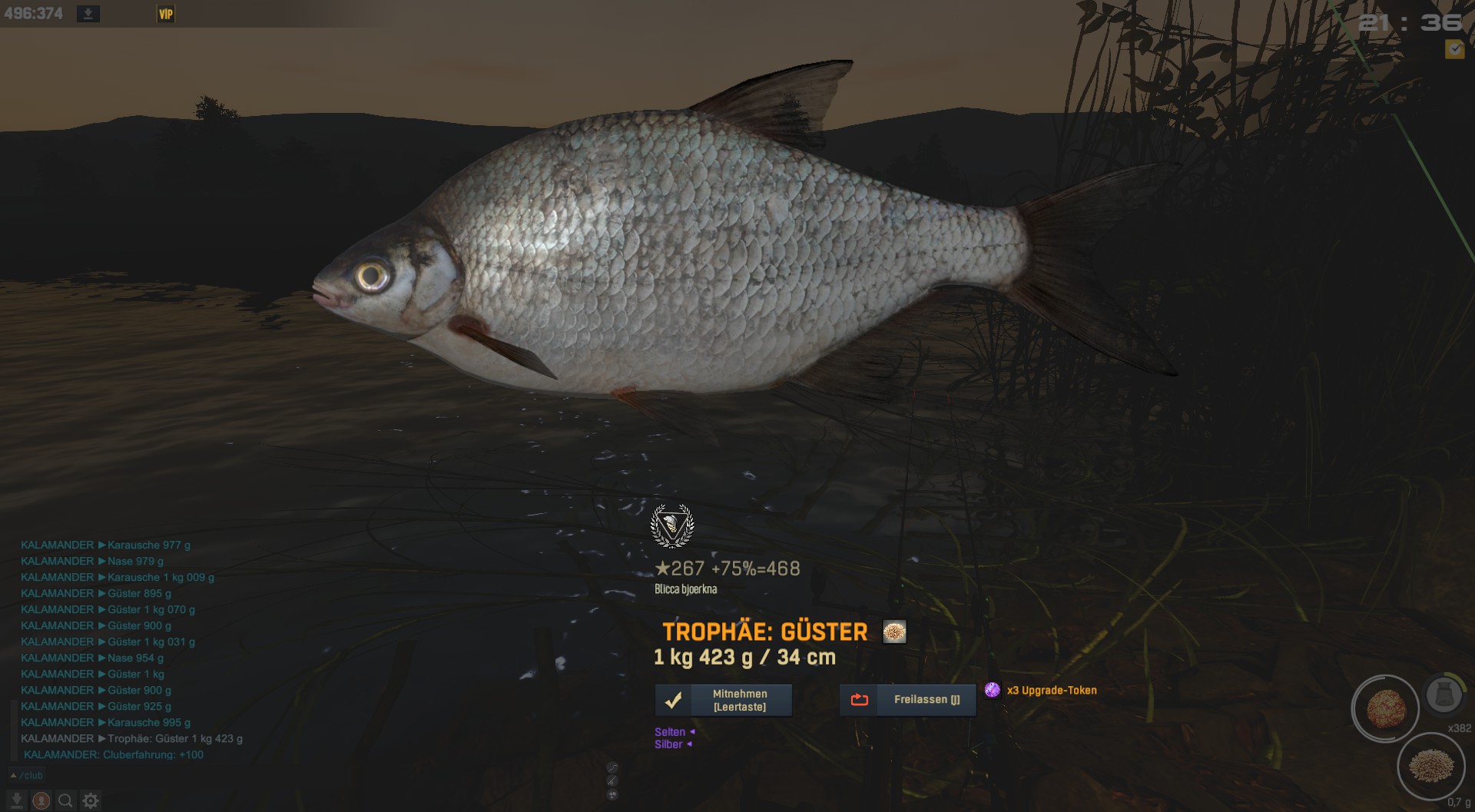Open the /club chat channel selector
The image size is (1475, 812).
tap(27, 775)
